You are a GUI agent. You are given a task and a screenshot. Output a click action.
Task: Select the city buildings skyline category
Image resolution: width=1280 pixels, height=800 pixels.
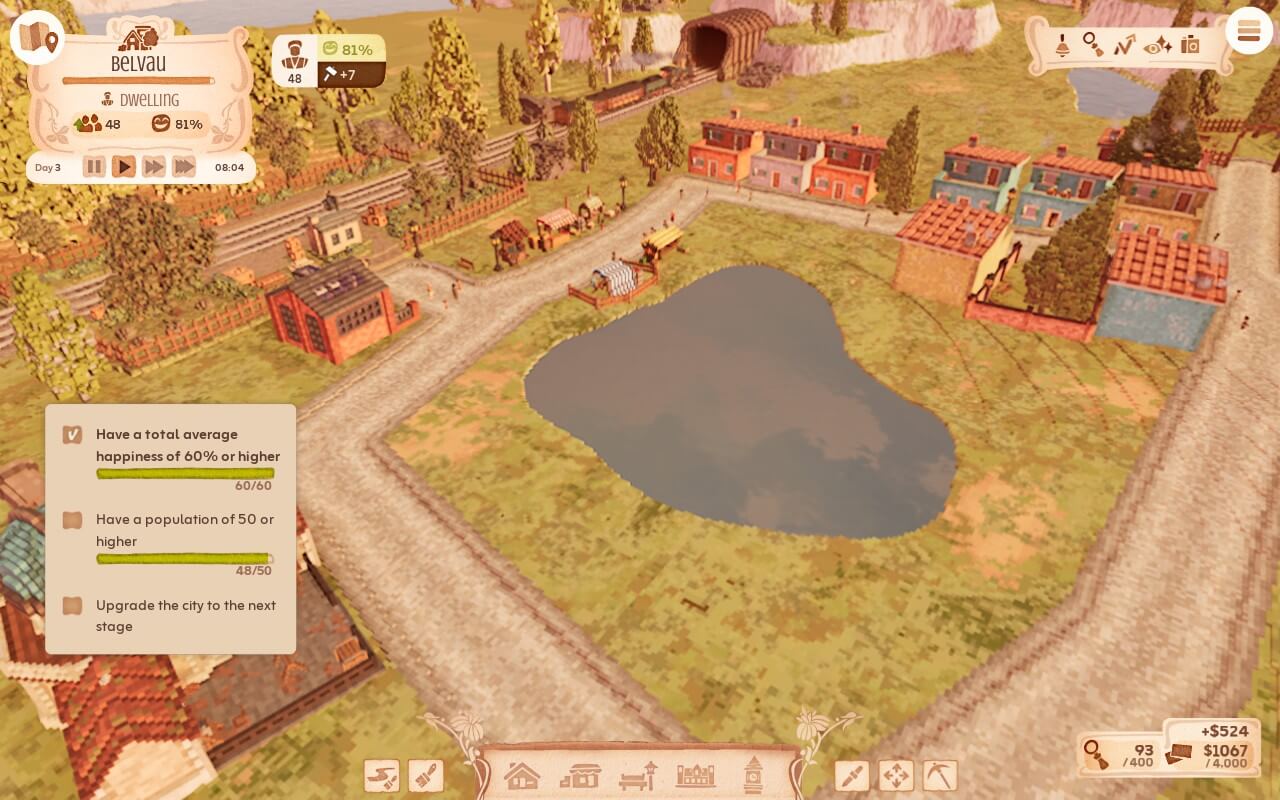point(696,775)
